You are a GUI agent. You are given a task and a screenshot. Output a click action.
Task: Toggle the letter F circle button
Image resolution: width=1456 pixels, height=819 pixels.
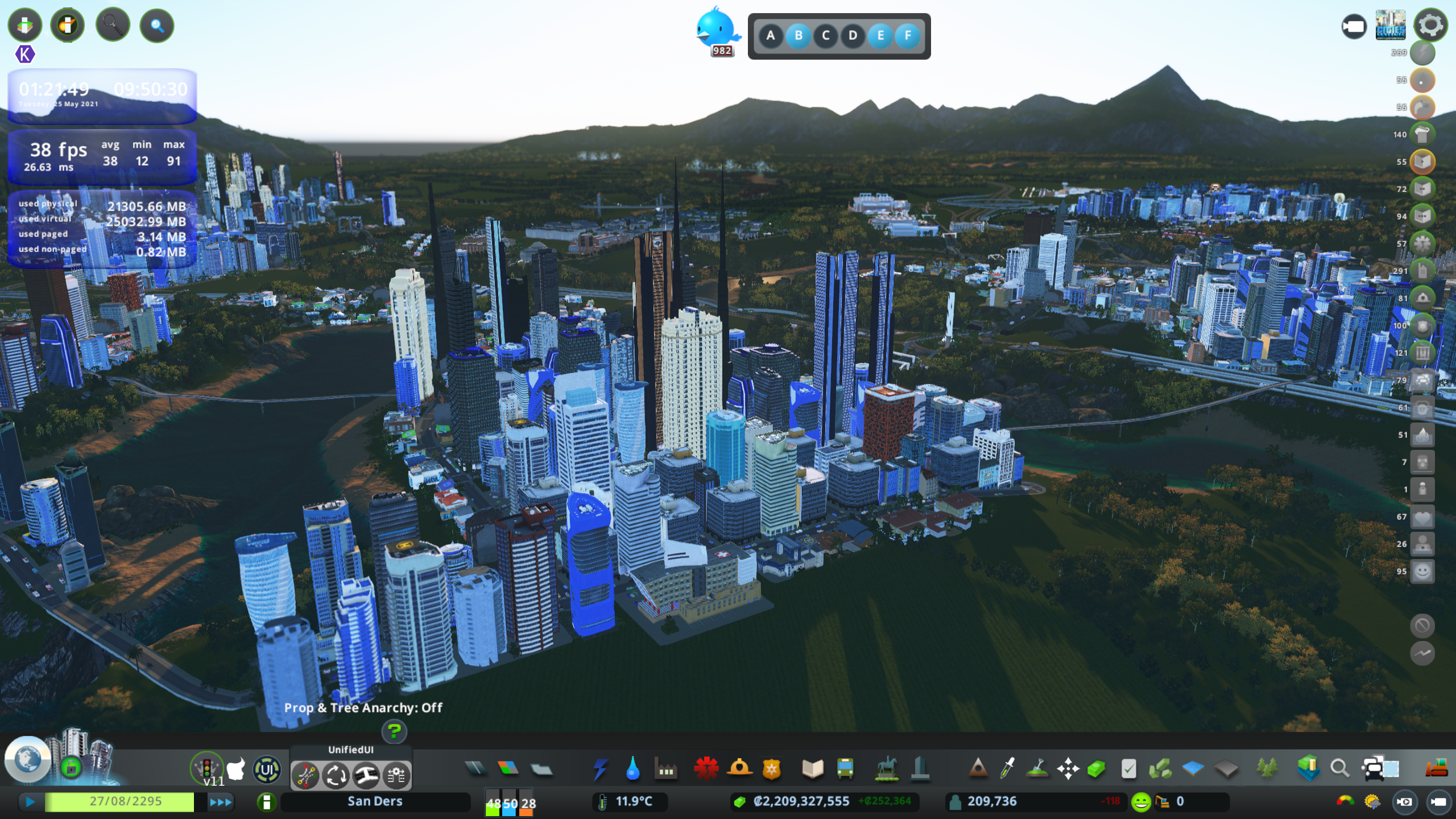908,36
